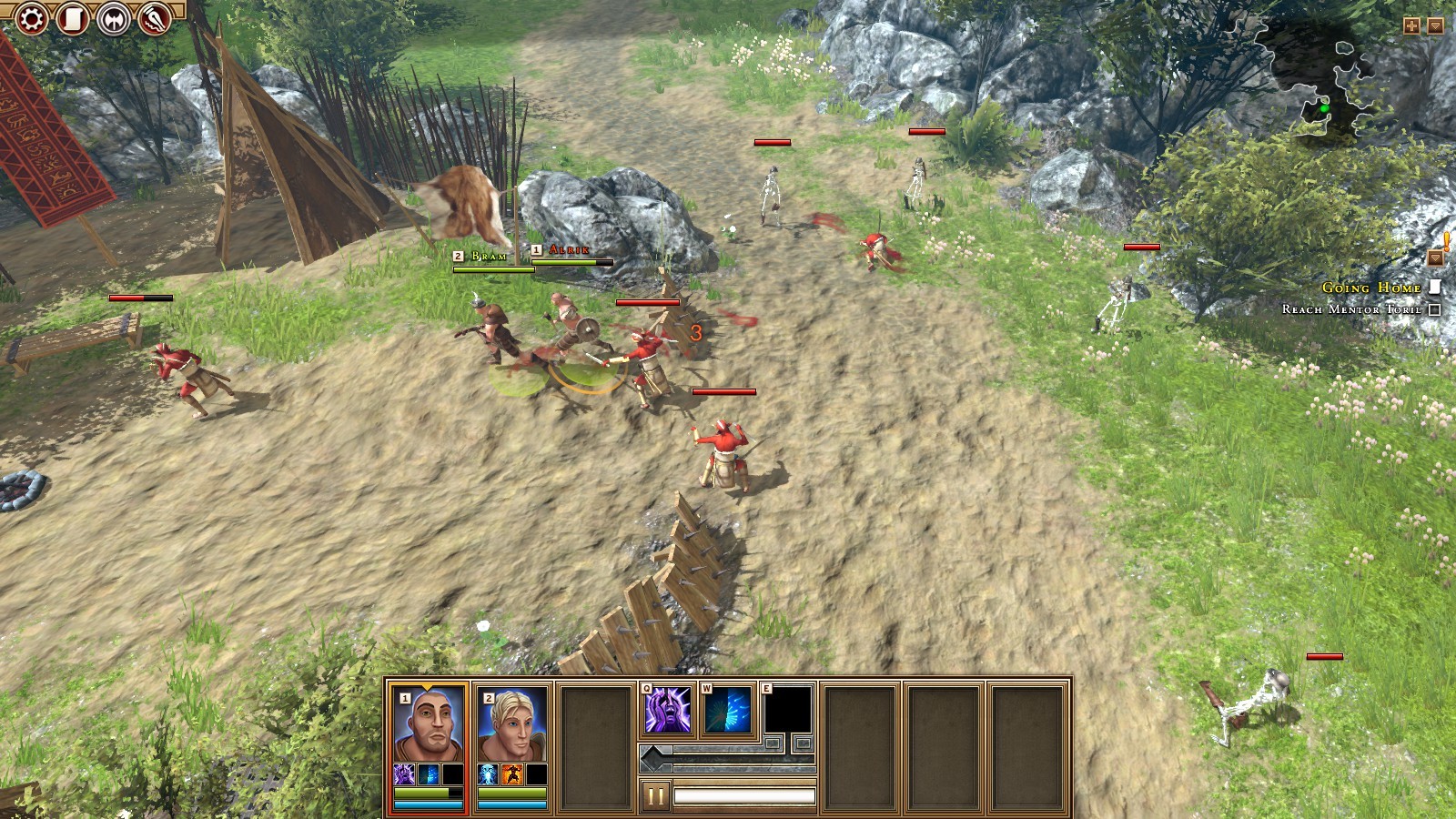Click the quill pen round button
This screenshot has height=819, width=1456.
point(155,18)
